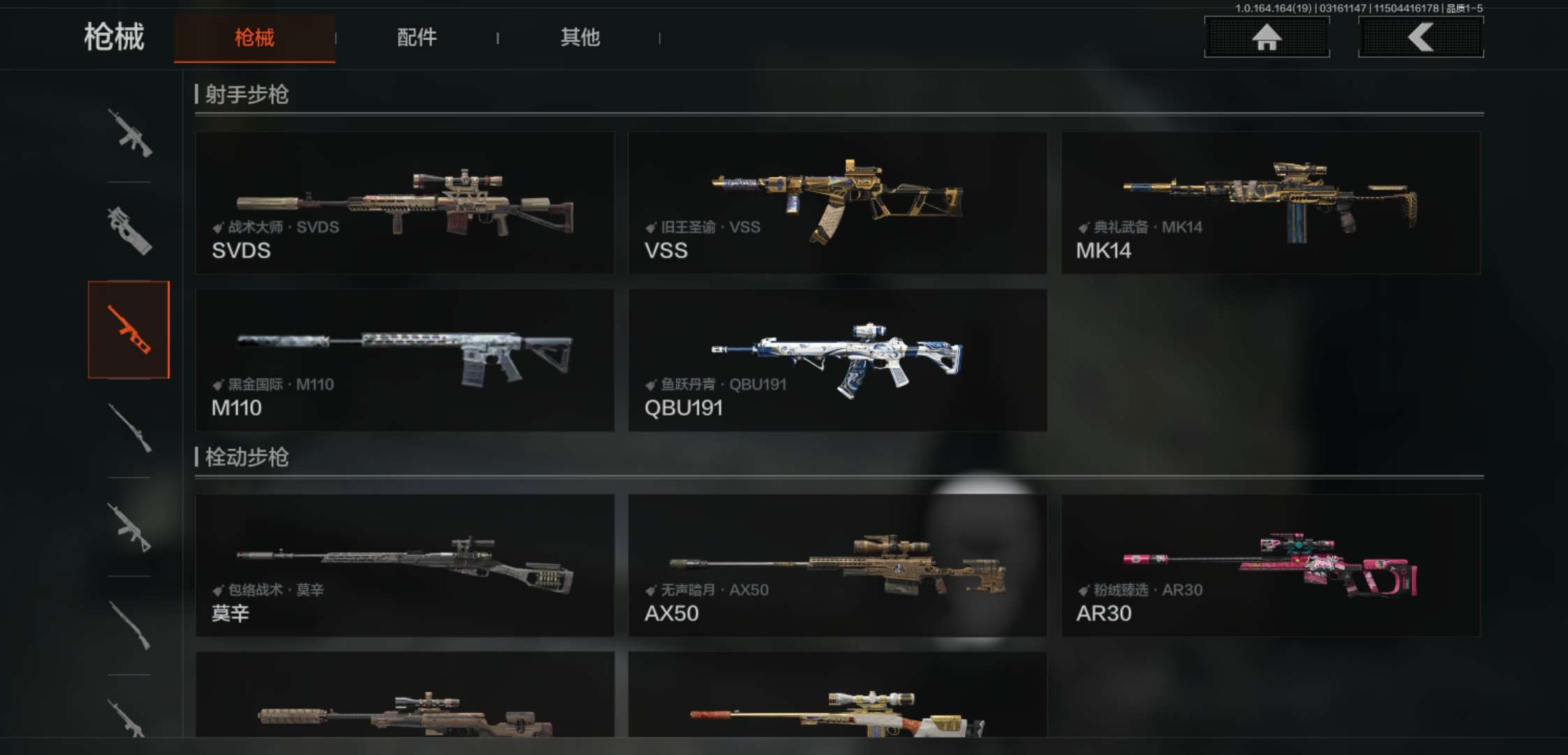The width and height of the screenshot is (1568, 755).
Task: Click the highlighted orange weapon category icon
Action: pos(129,330)
